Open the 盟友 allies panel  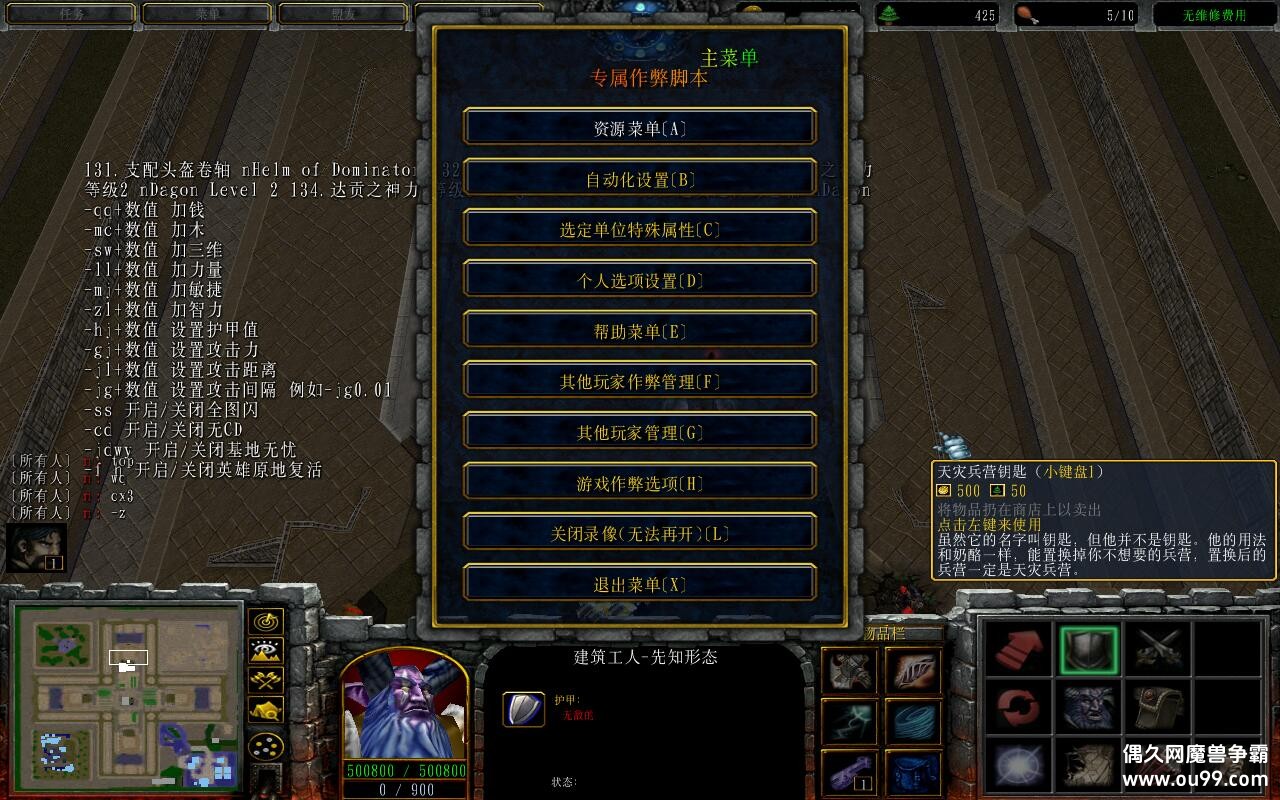coord(345,13)
